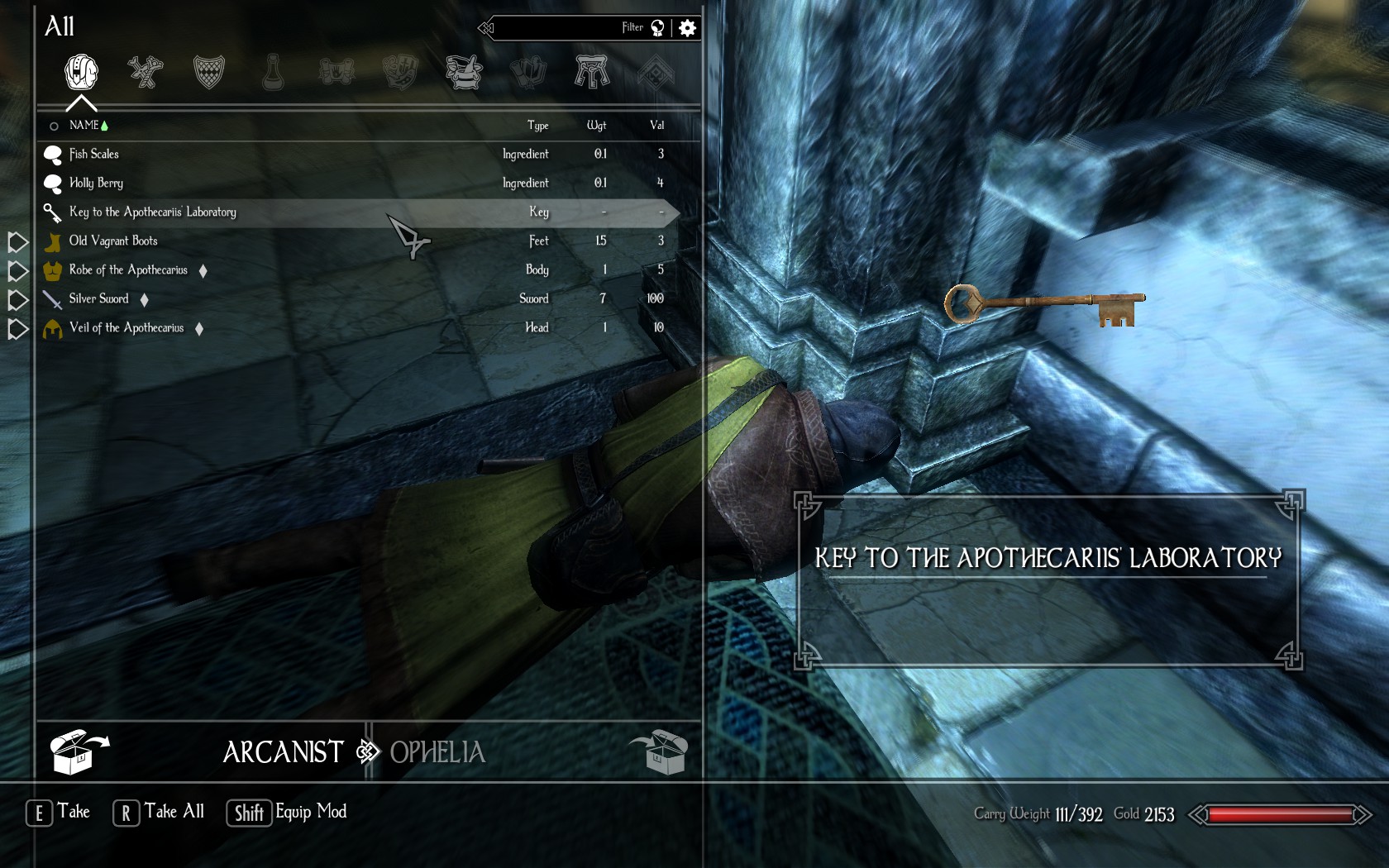Switch to the keys category tab
This screenshot has height=868, width=1389.
coord(592,73)
